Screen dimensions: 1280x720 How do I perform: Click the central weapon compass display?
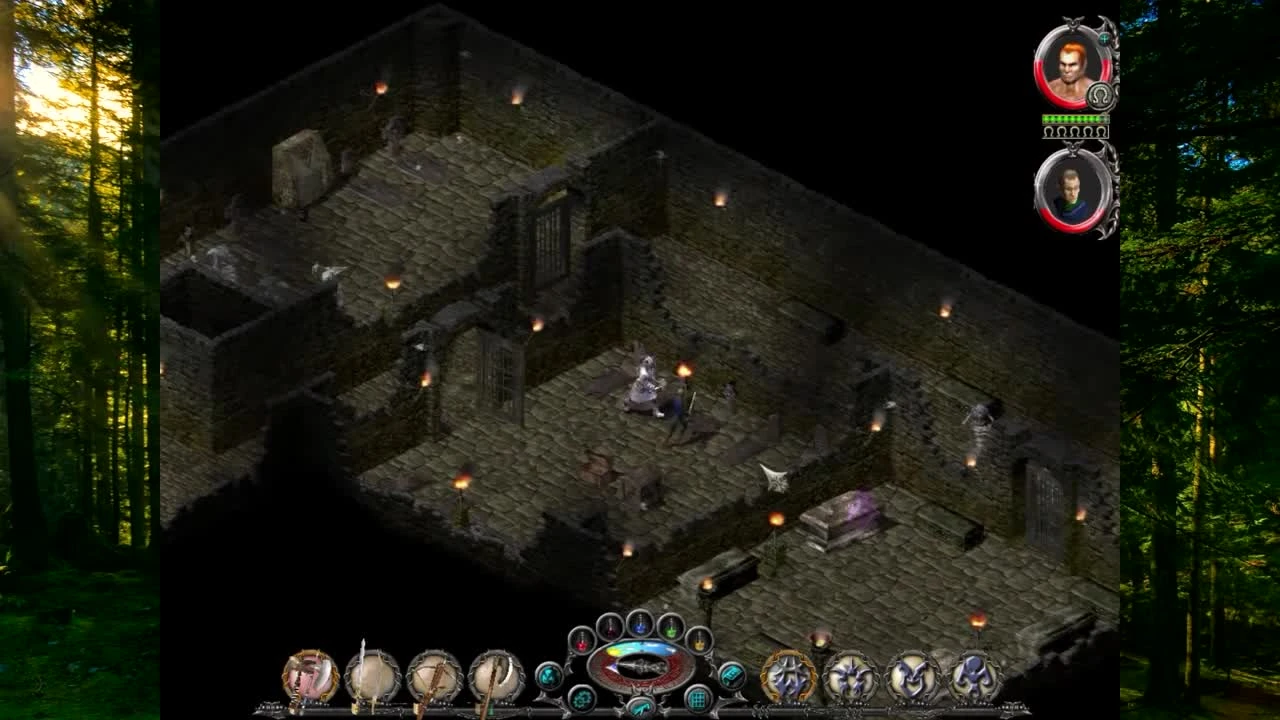(x=640, y=665)
